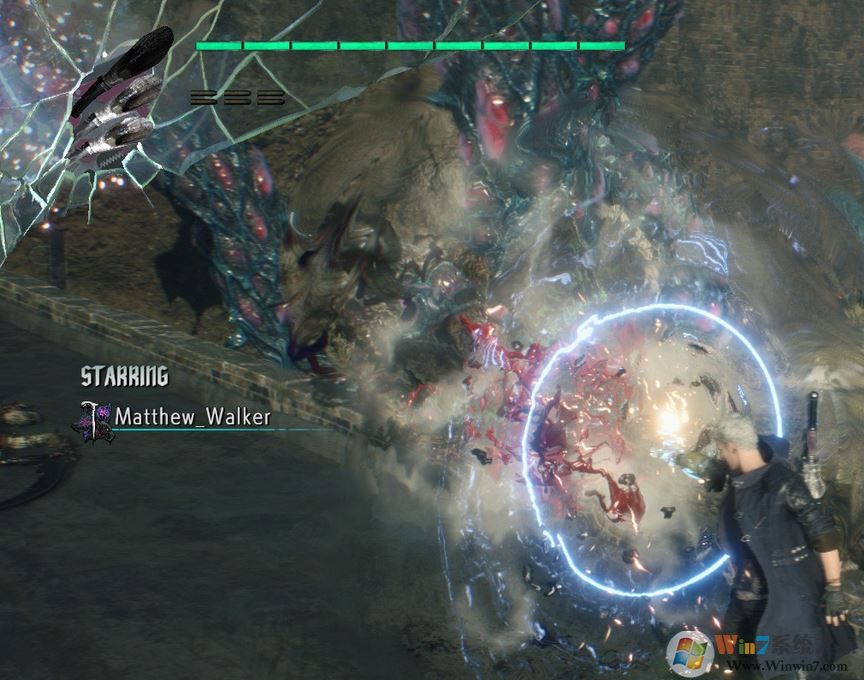This screenshot has width=864, height=680.
Task: Click the Devil Breaker arm icon
Action: point(118,98)
